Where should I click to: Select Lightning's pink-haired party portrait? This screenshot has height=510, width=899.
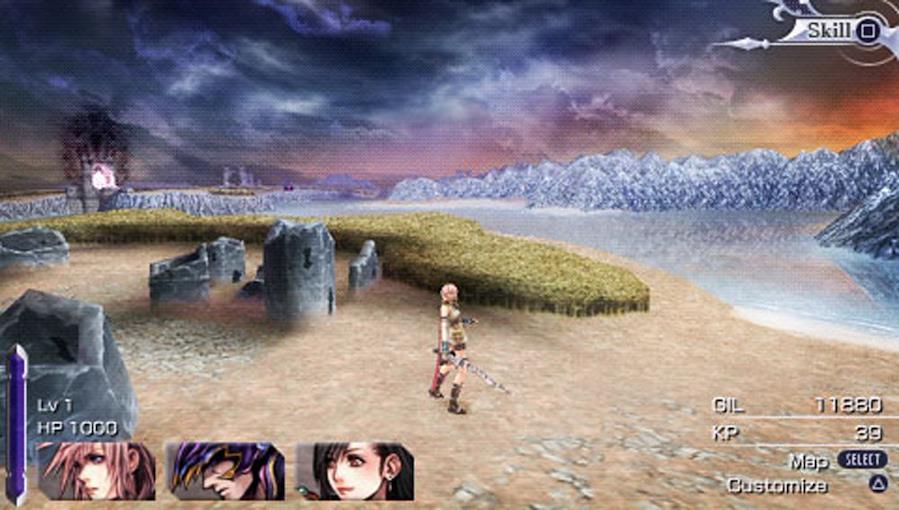96,471
